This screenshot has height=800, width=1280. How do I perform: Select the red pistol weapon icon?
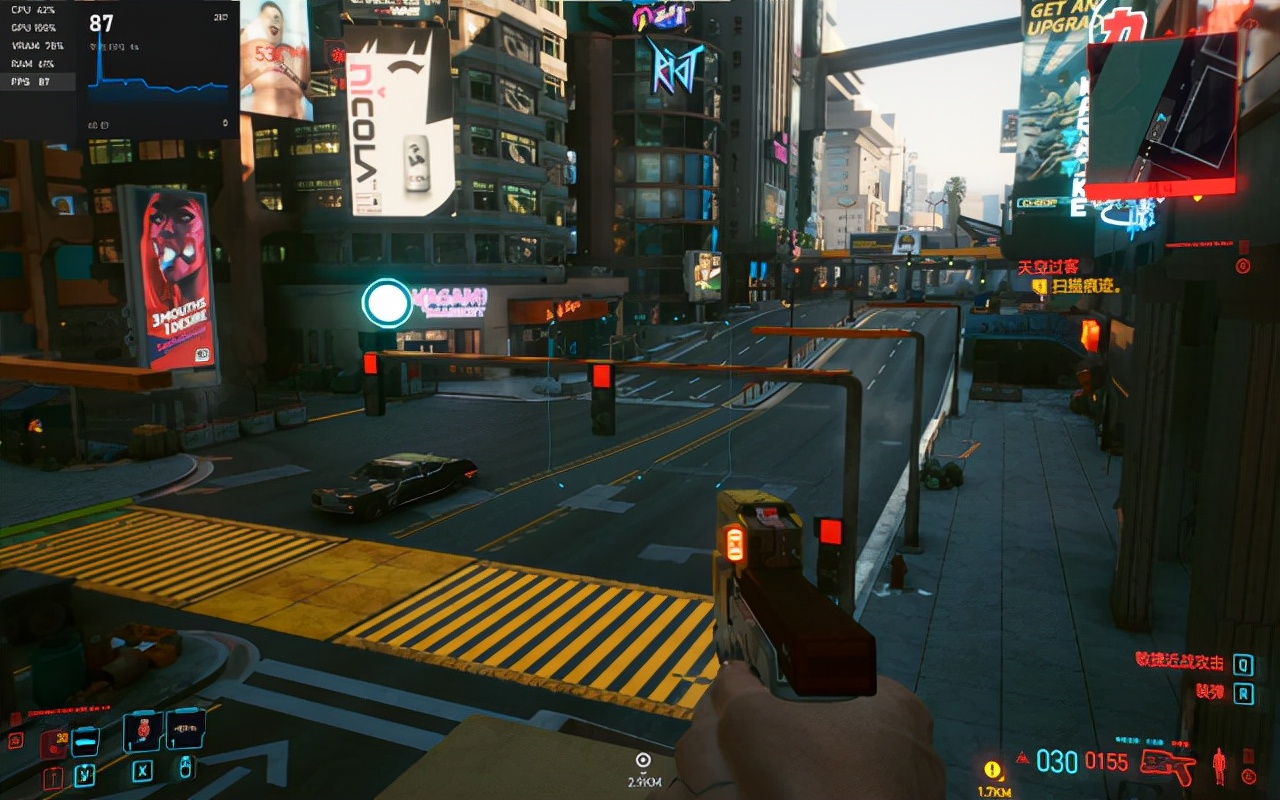click(x=1168, y=766)
